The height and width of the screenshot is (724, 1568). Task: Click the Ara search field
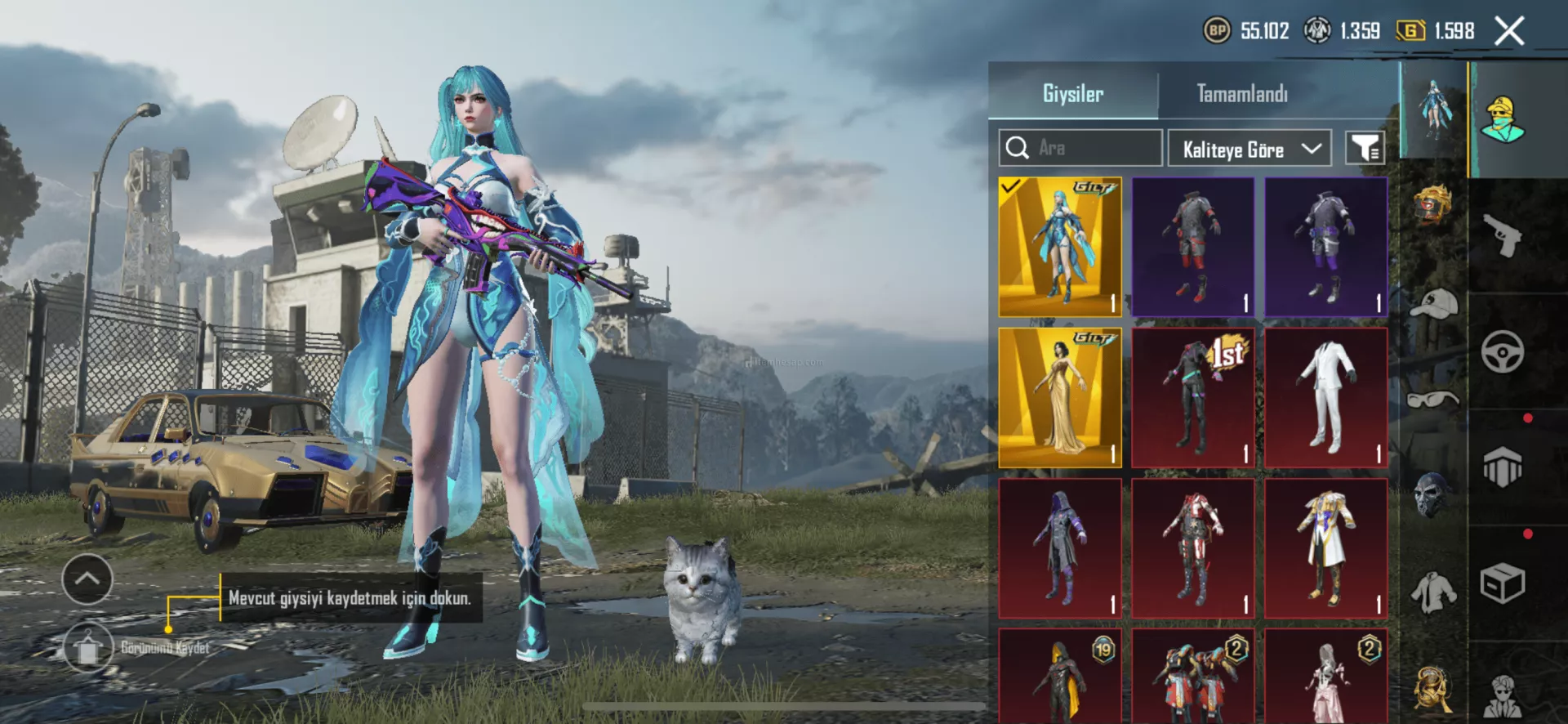1080,148
